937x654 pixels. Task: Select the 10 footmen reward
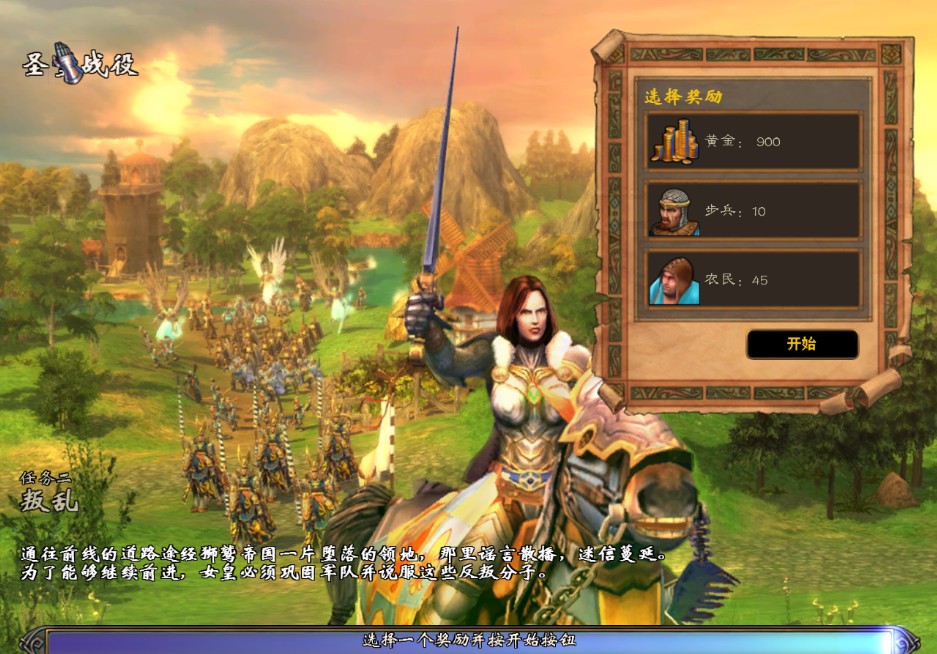click(x=753, y=211)
